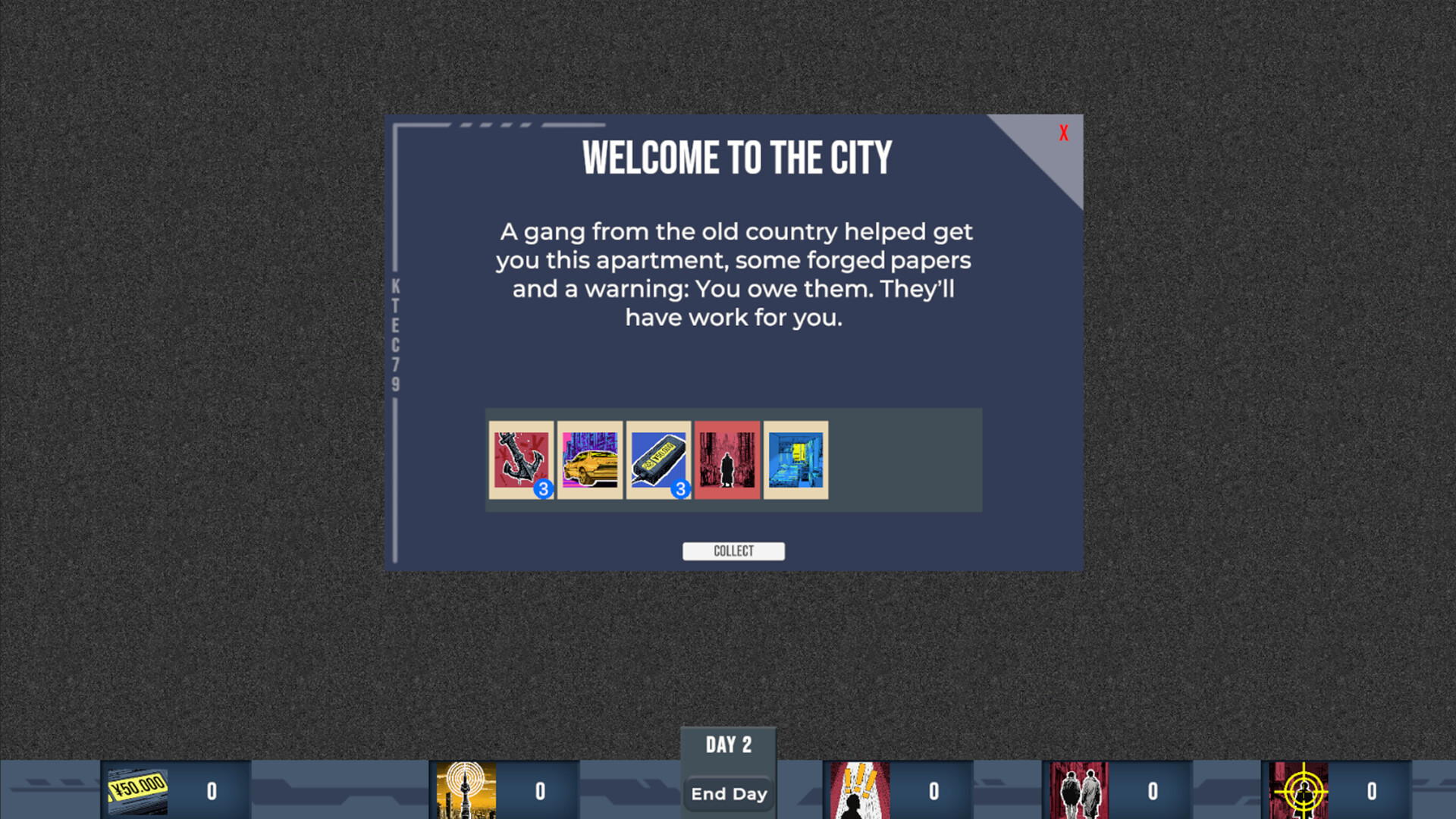Open the blue apartment room card

pyautogui.click(x=795, y=460)
